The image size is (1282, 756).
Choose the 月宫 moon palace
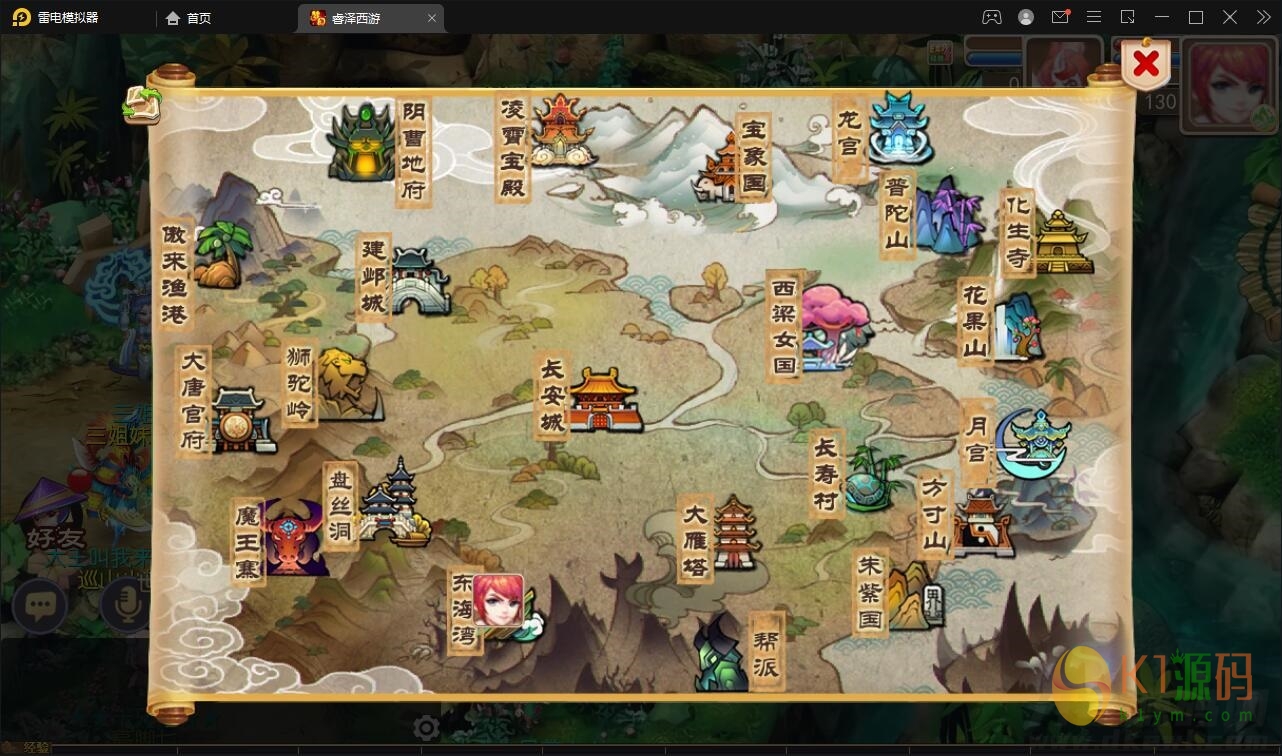pos(1035,442)
